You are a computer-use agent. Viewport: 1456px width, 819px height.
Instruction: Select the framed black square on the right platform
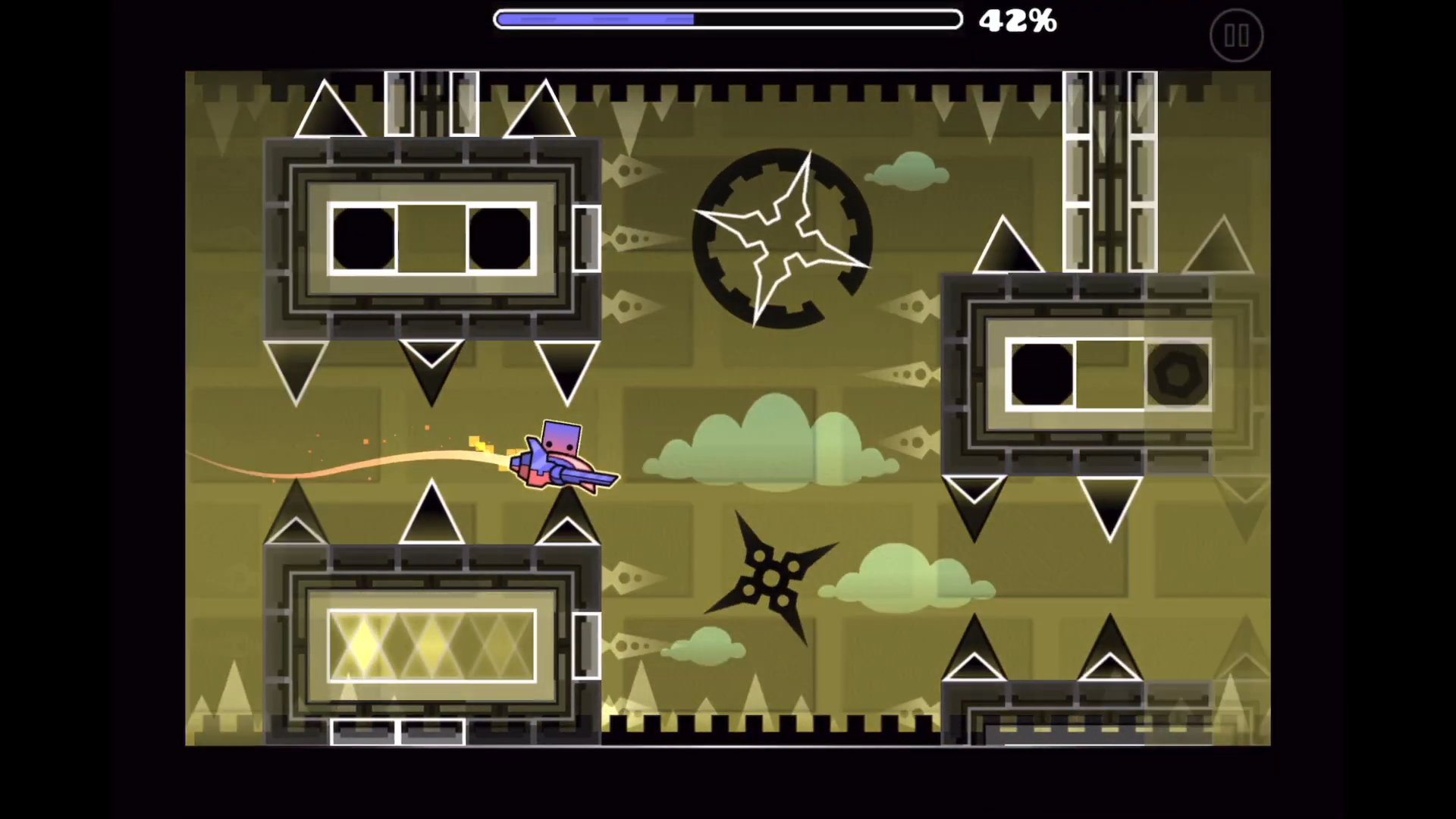1040,374
